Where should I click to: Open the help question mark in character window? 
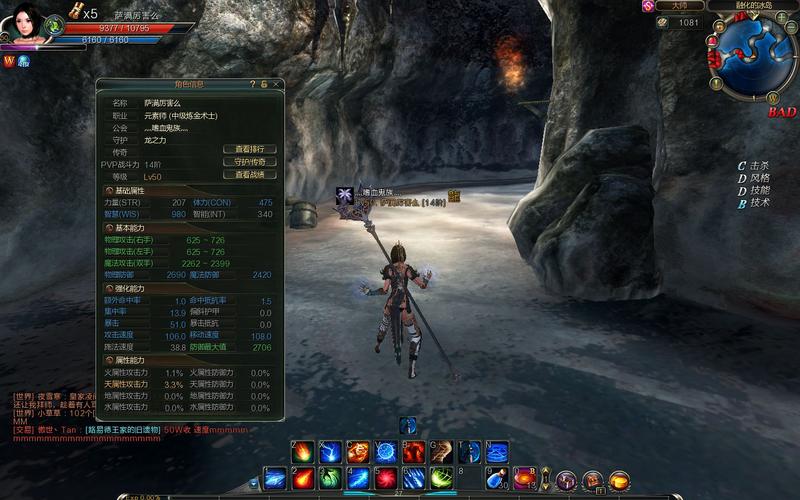[253, 85]
